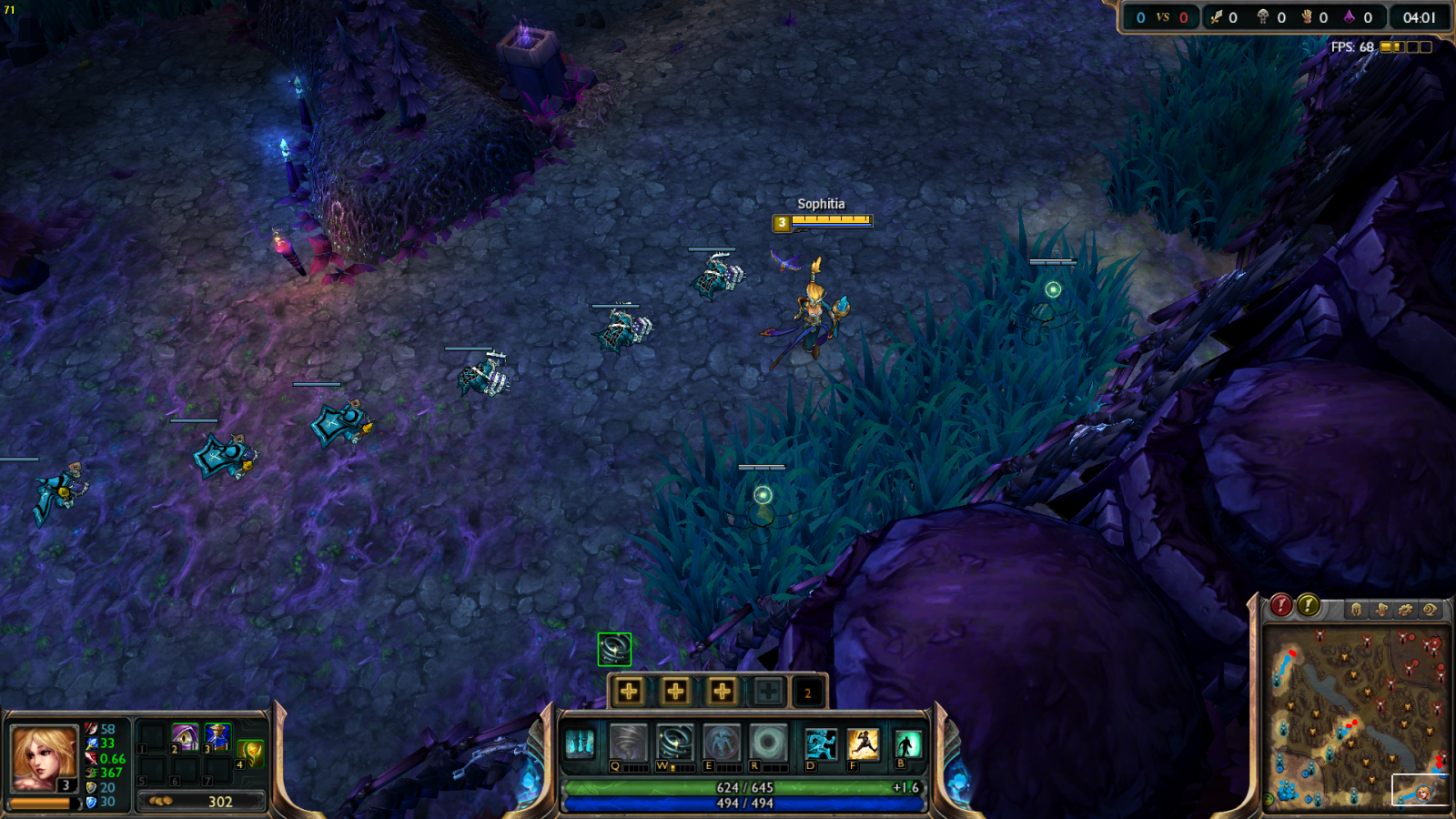Activate the green-gold item in slot 4
Viewport: 1456px width, 819px height.
pos(251,752)
